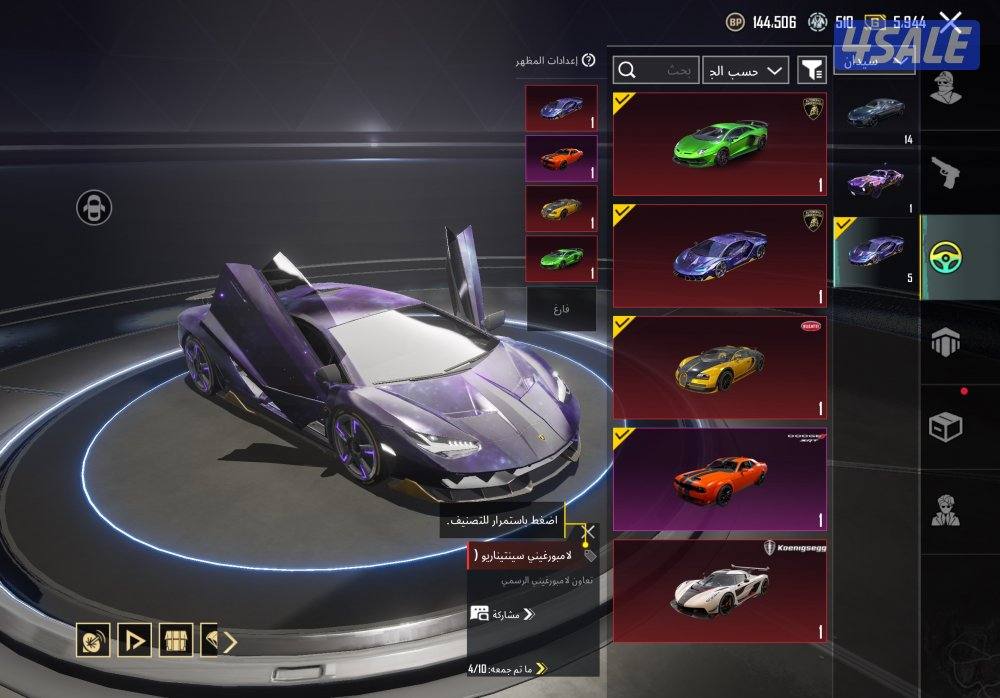Image resolution: width=1000 pixels, height=698 pixels.
Task: Select the vehicles steering wheel tab
Action: (x=945, y=259)
